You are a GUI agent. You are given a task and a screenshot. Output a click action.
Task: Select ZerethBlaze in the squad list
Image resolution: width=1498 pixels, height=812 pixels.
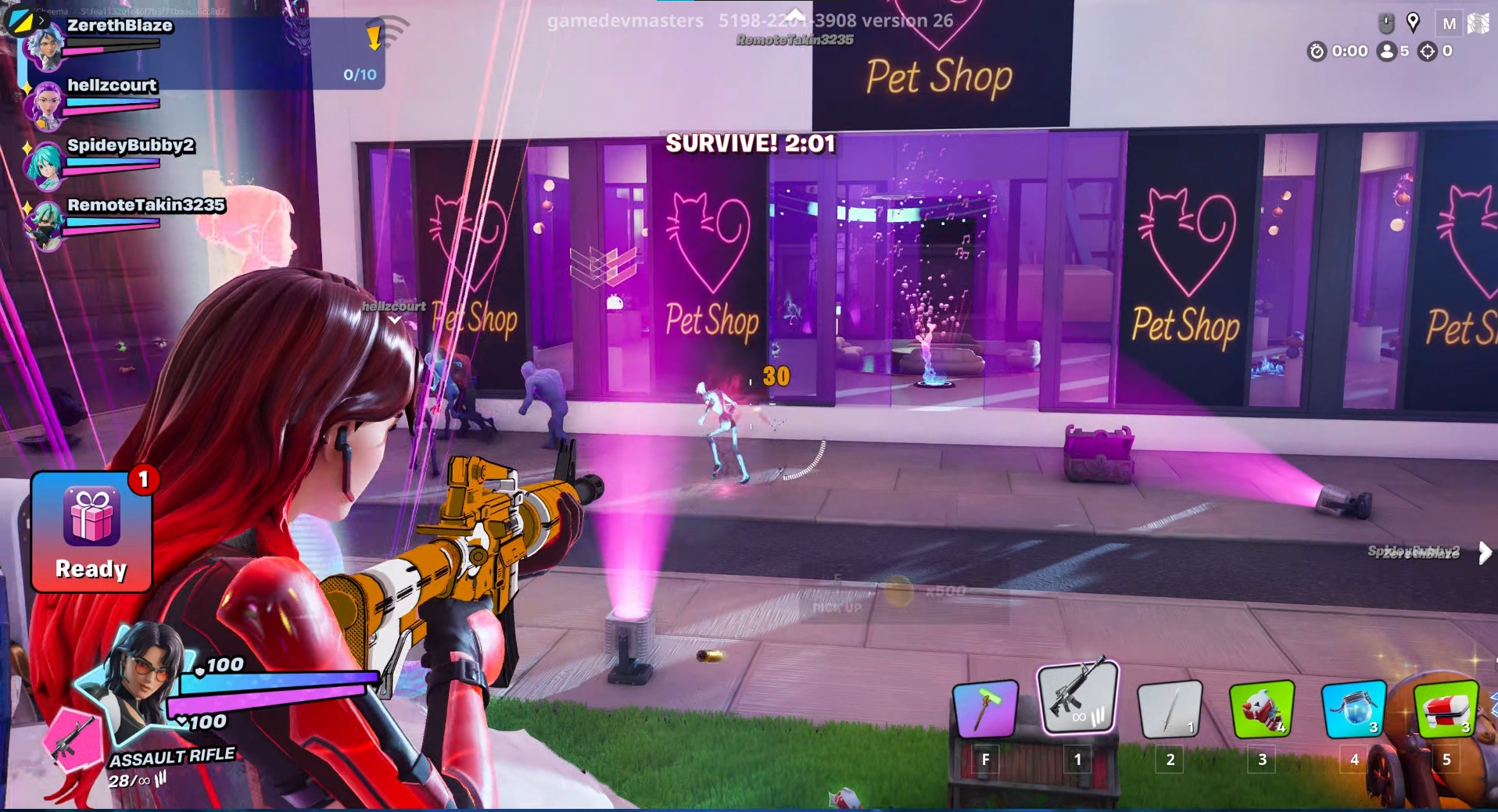click(119, 26)
